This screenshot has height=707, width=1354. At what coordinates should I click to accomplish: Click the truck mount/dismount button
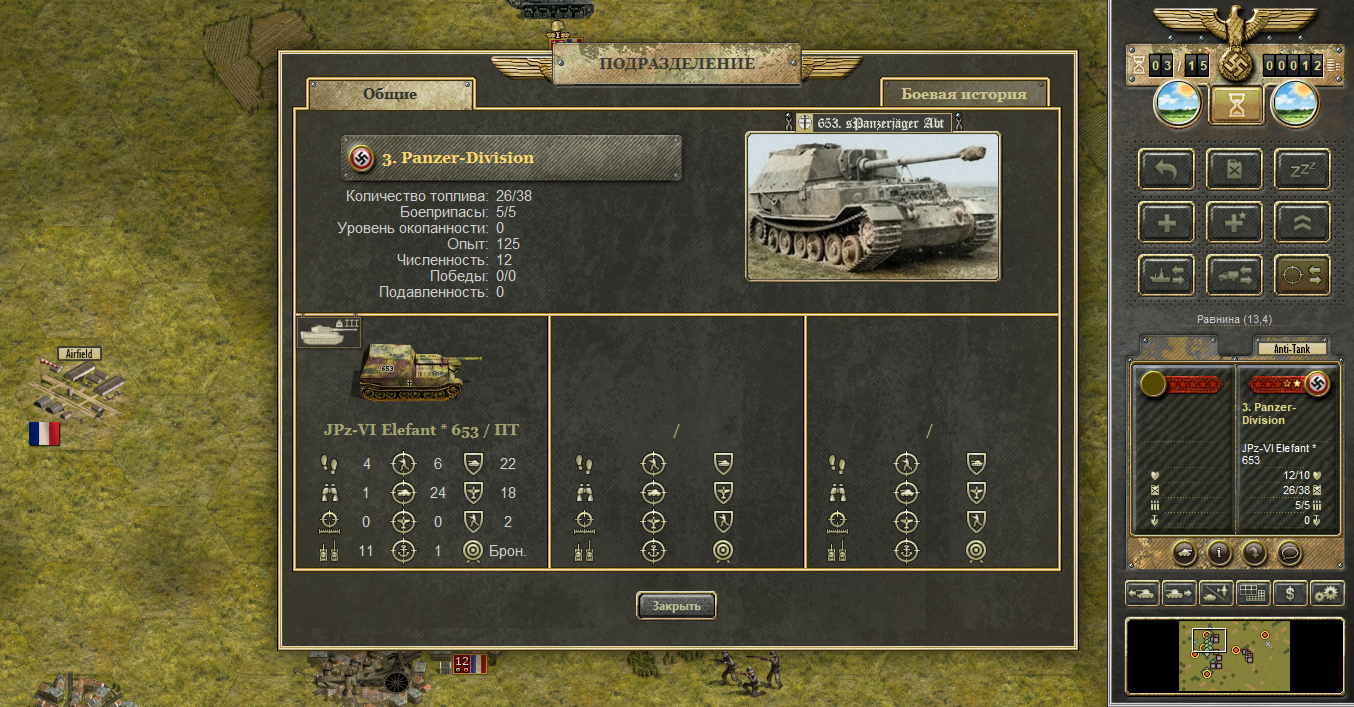point(1234,275)
